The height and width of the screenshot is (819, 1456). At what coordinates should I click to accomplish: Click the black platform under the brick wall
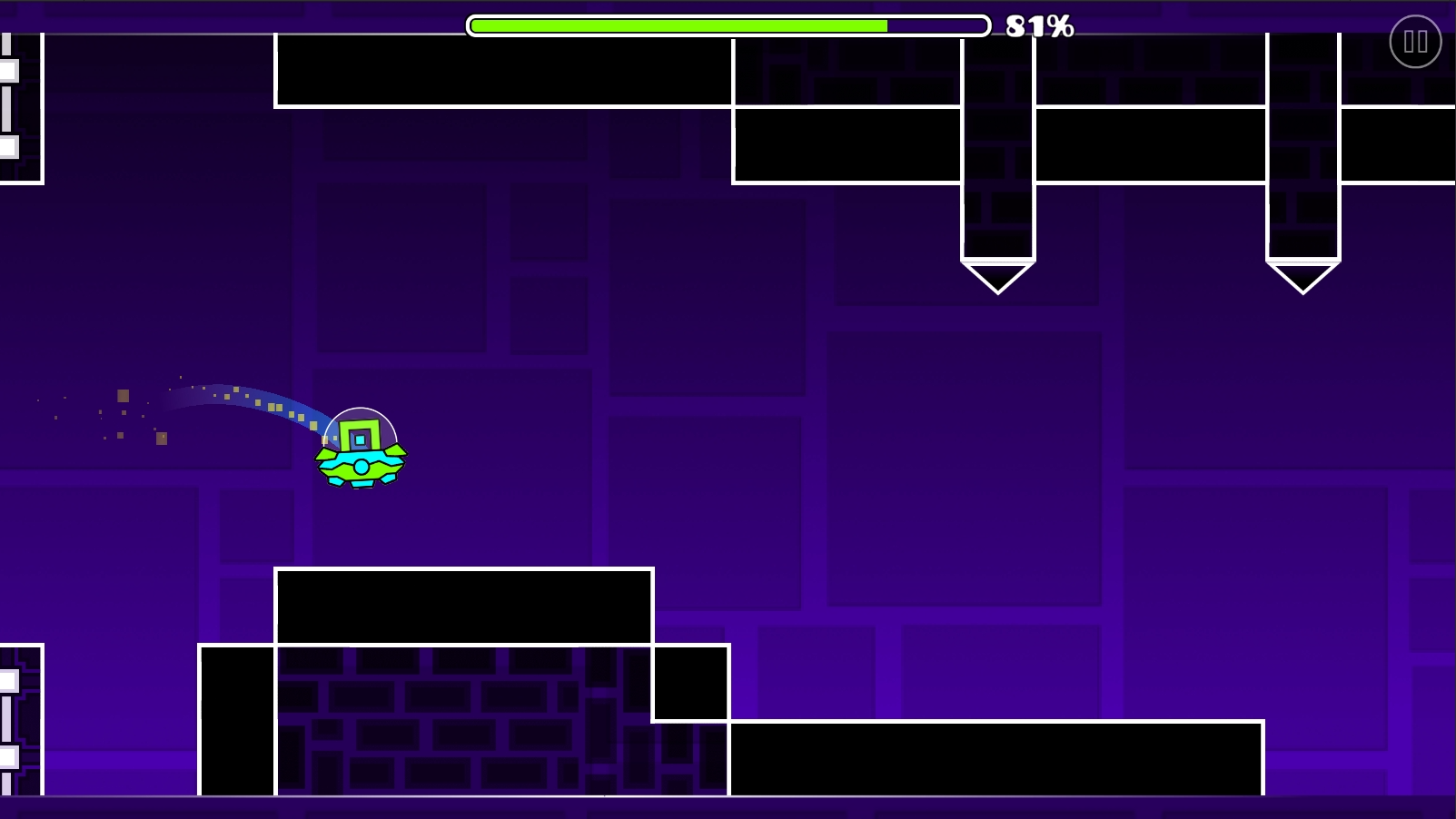[463, 604]
